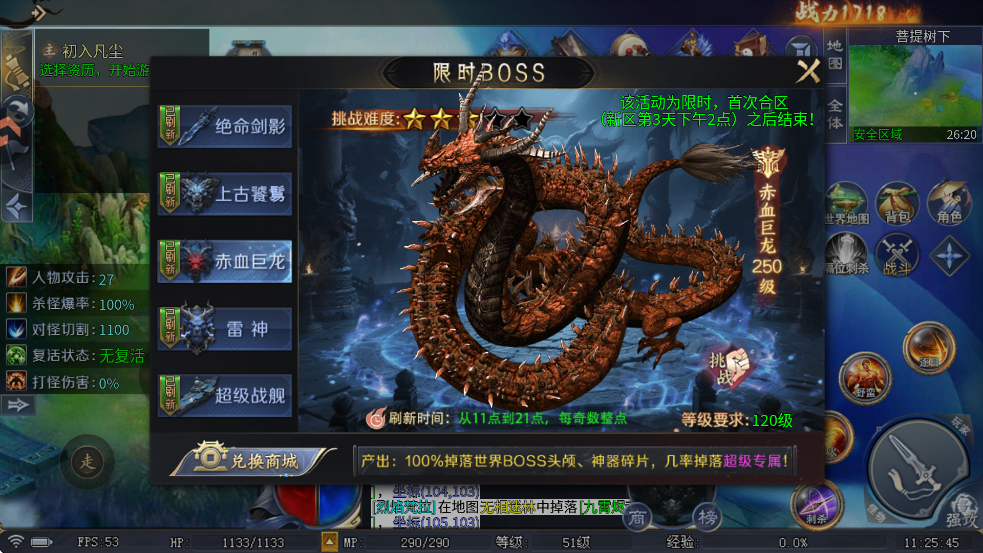Close the 限时BOSS window
This screenshot has width=983, height=553.
(x=808, y=71)
